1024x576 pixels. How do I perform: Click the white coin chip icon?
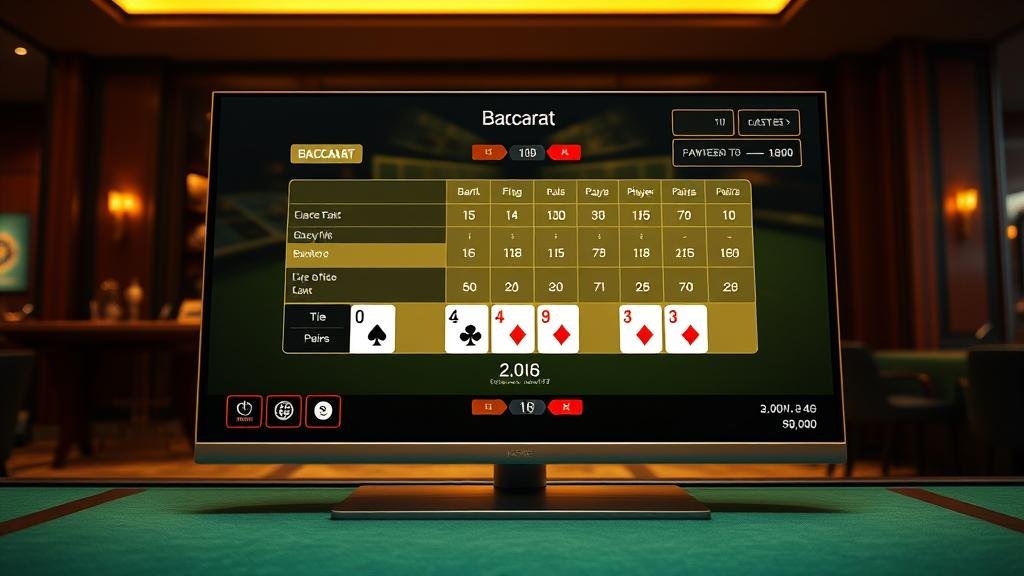(323, 411)
